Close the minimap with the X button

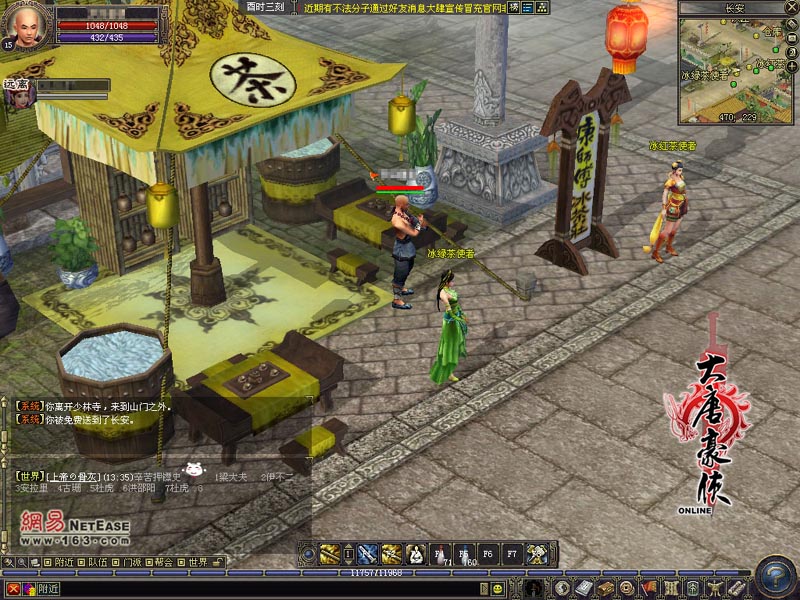pyautogui.click(x=791, y=6)
